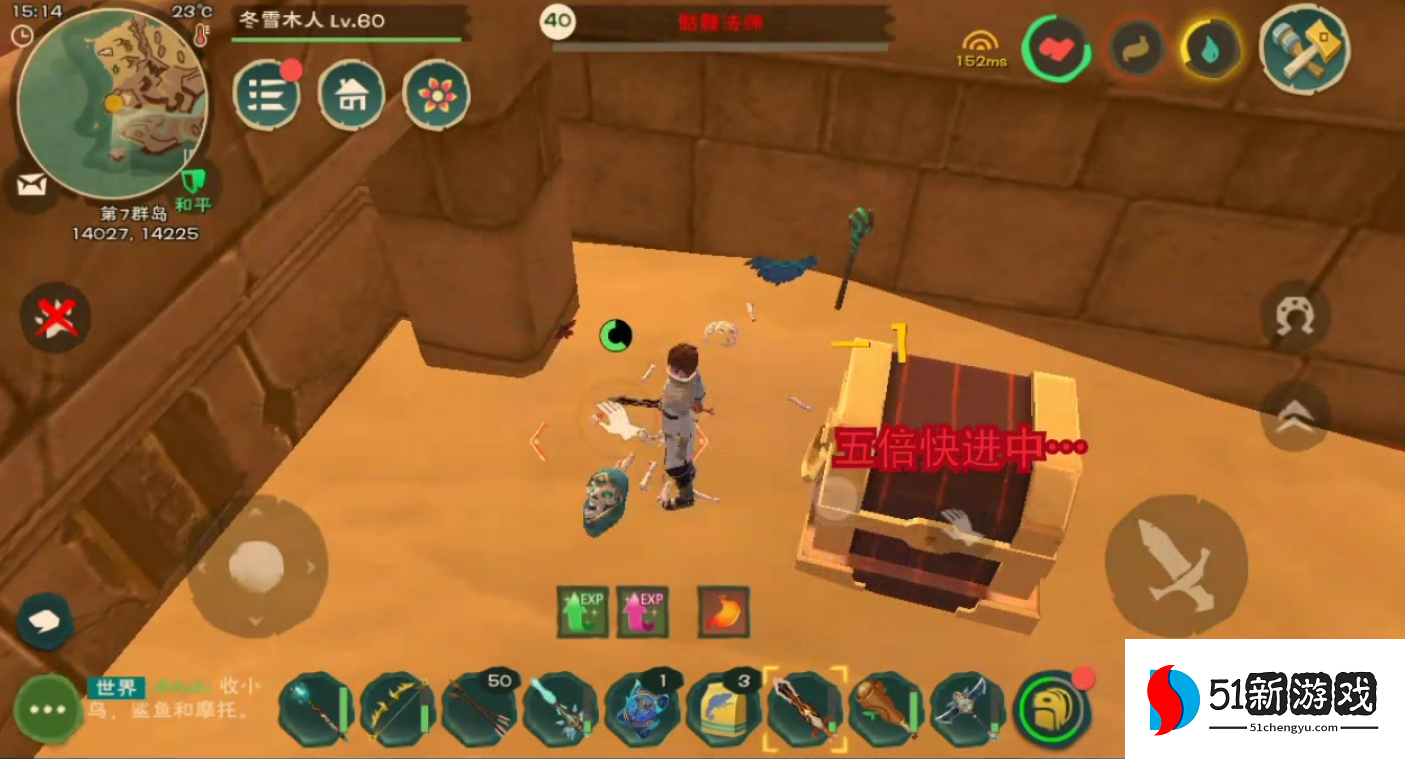Tap the house home button
Screen dimensions: 1405x759
[x=351, y=95]
